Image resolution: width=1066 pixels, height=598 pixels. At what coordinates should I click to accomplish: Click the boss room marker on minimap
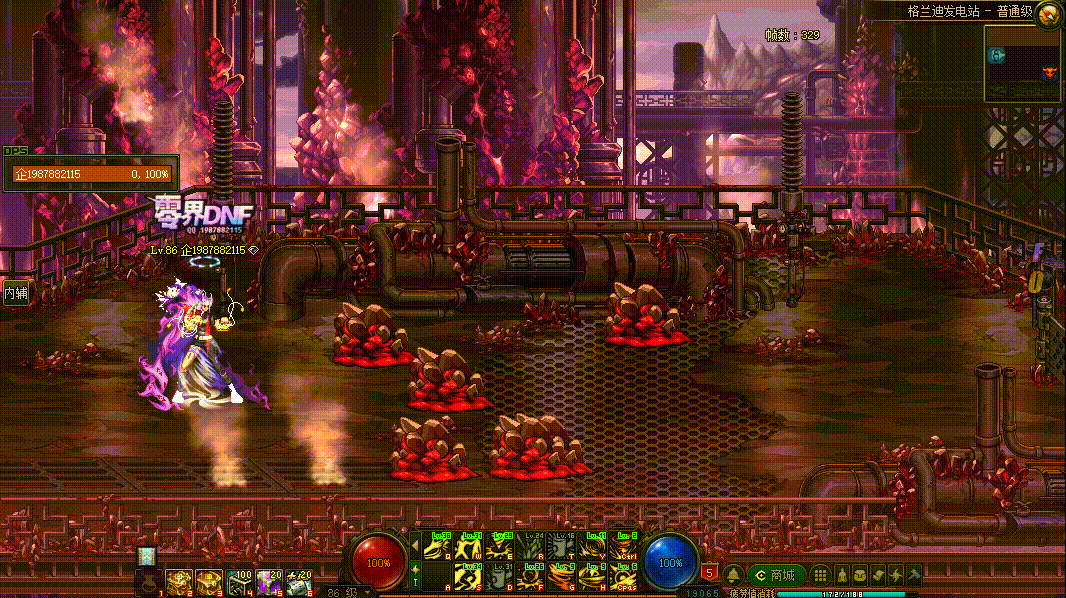click(x=1049, y=72)
